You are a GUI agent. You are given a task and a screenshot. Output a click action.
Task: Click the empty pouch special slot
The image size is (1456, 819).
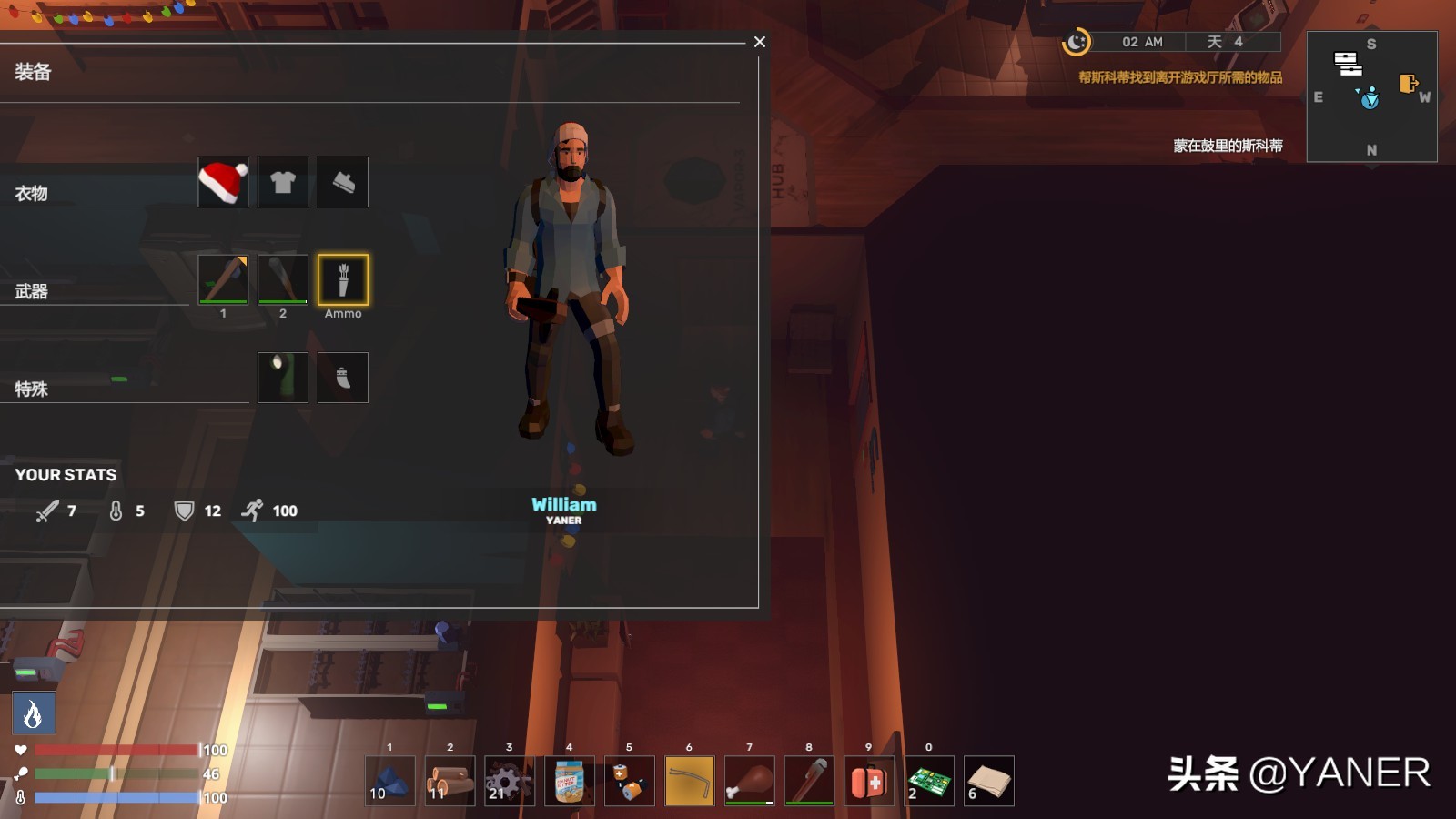coord(343,378)
